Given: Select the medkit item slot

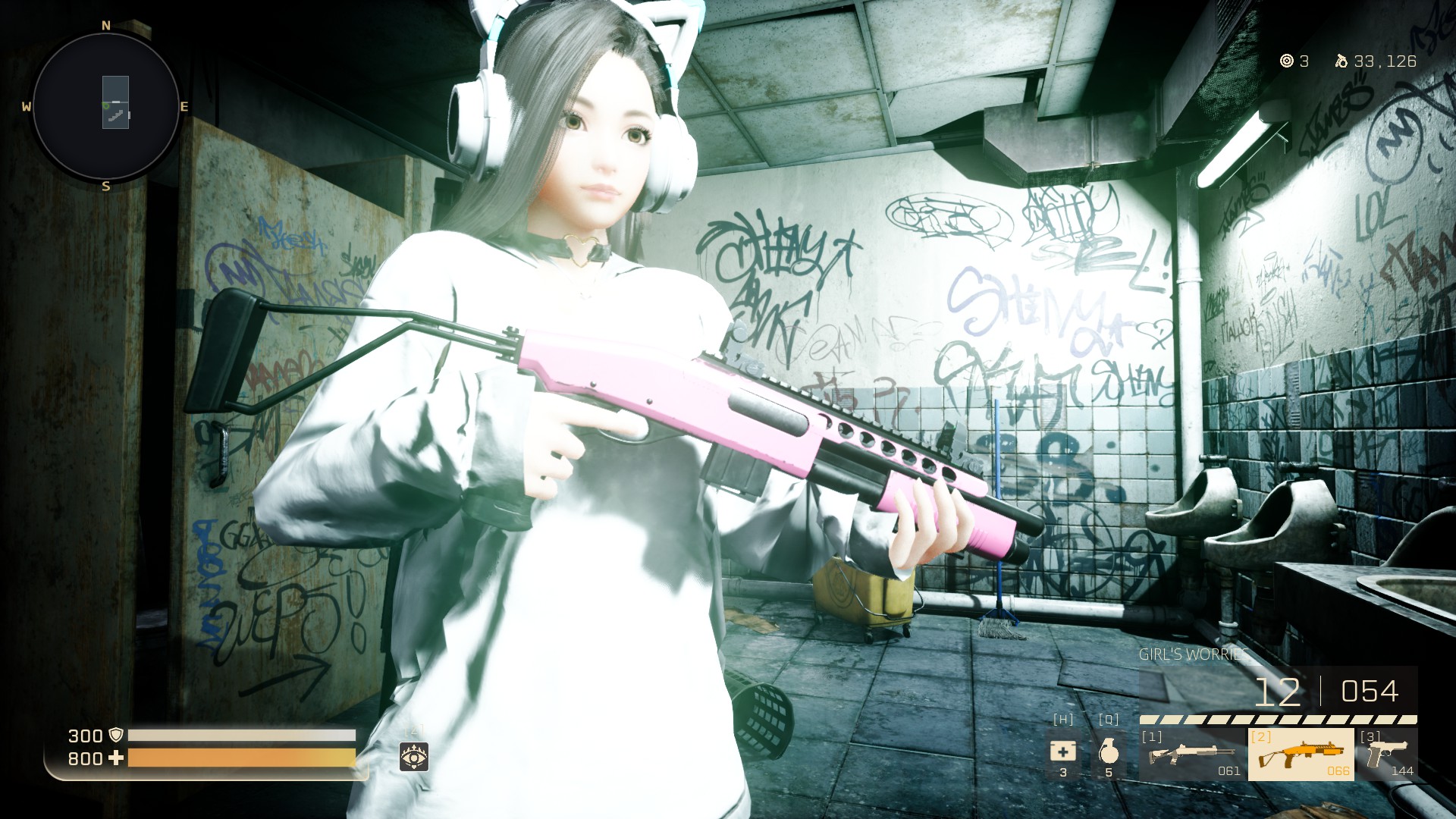Looking at the screenshot, I should coord(1062,752).
